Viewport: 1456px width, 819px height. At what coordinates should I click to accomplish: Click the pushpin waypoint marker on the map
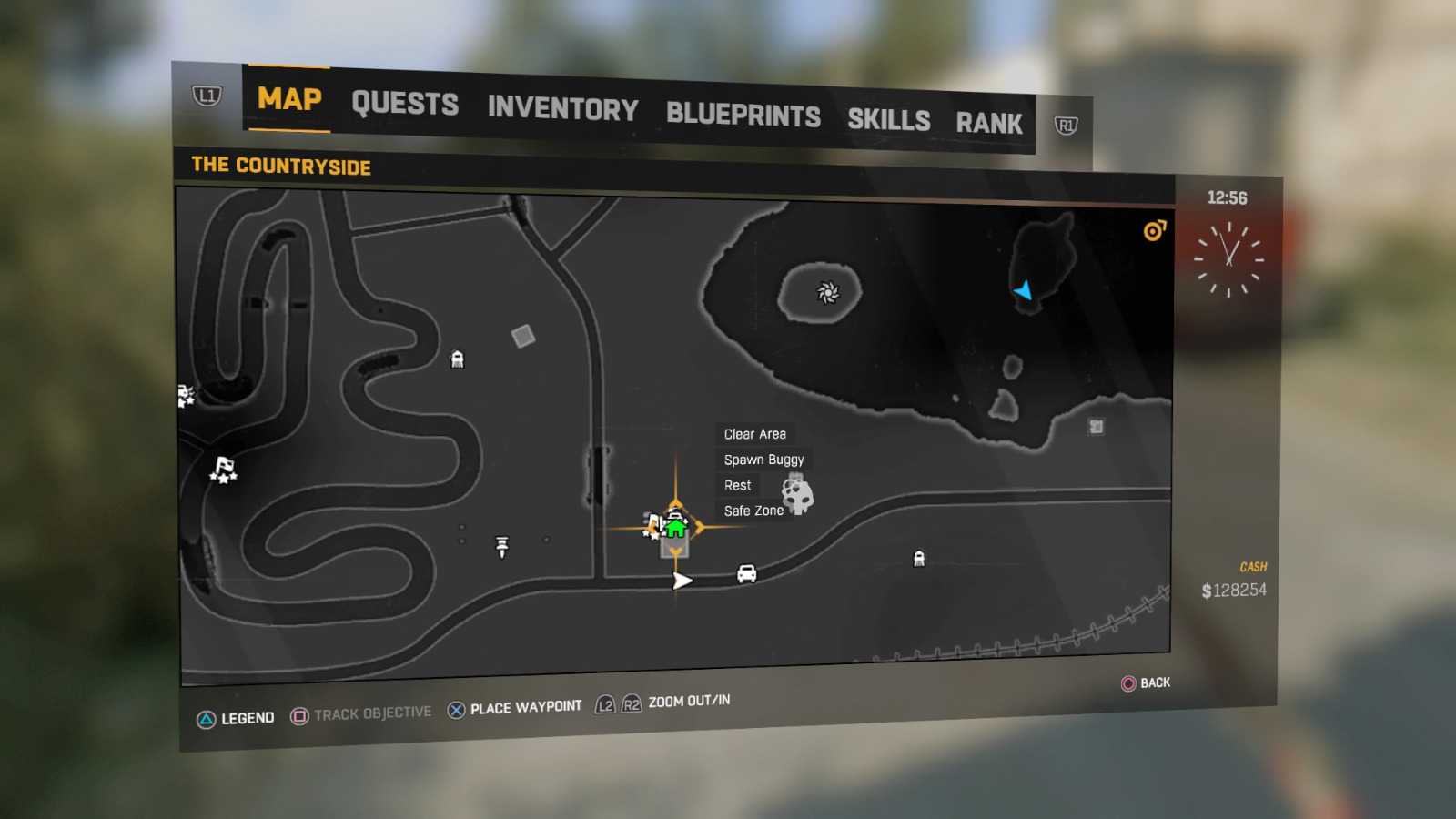coord(502,546)
